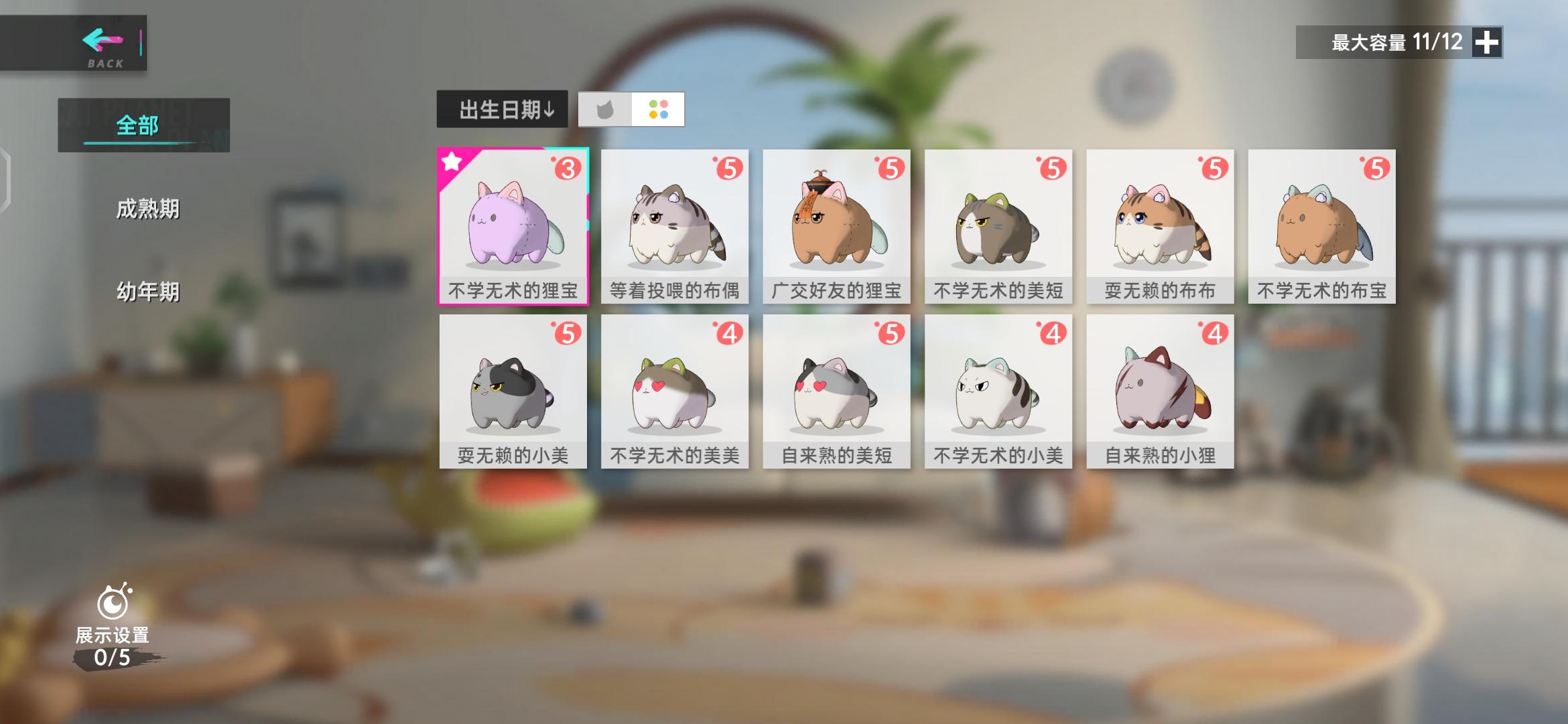Toggle the favorite star on the selected cat
This screenshot has width=1568, height=724.
coord(453,162)
